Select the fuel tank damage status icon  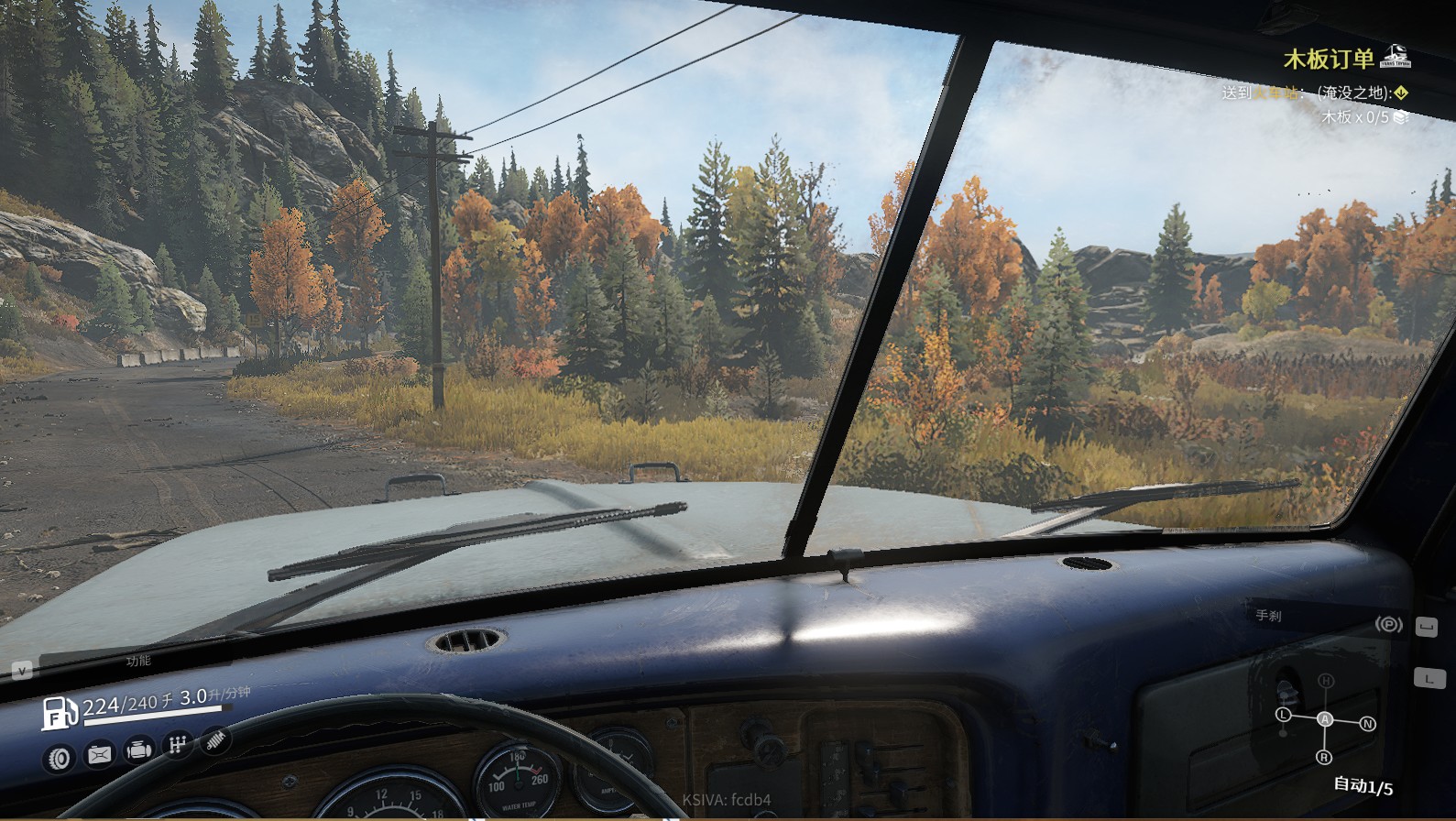click(x=99, y=754)
